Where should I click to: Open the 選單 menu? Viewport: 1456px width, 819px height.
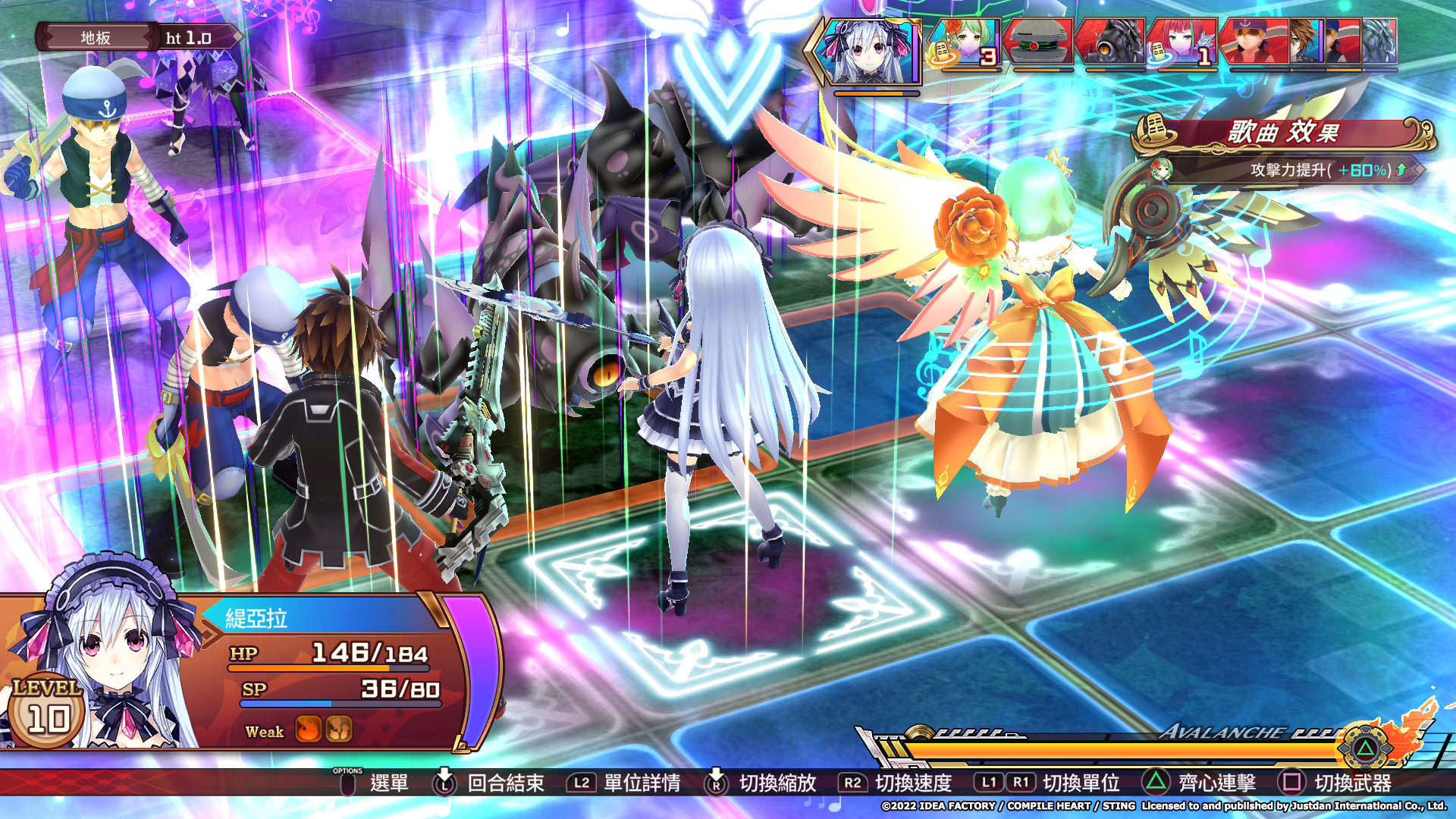pos(388,785)
